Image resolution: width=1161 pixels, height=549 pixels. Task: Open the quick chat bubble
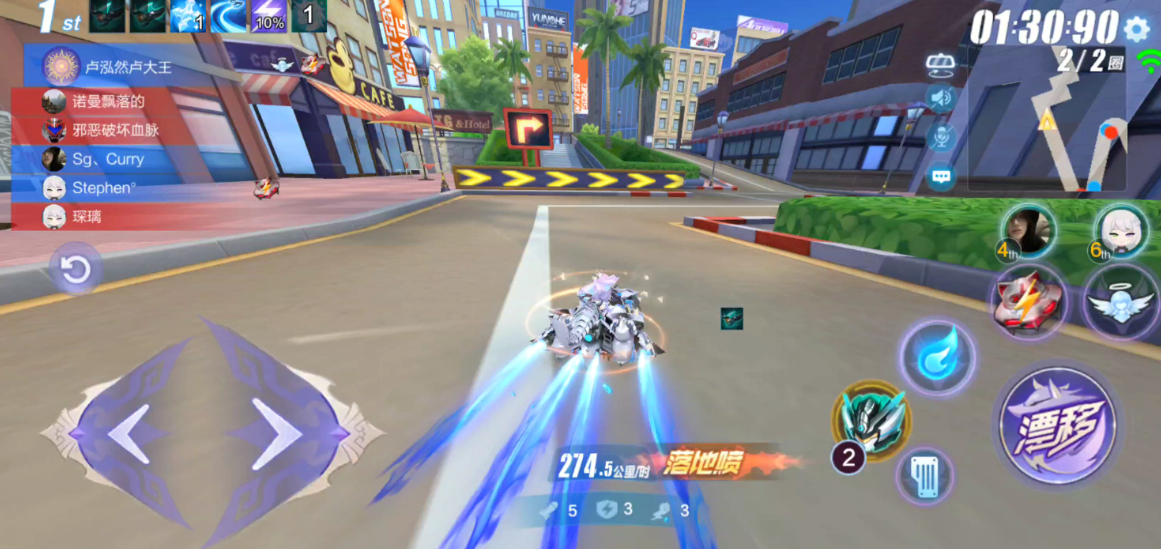pyautogui.click(x=940, y=178)
